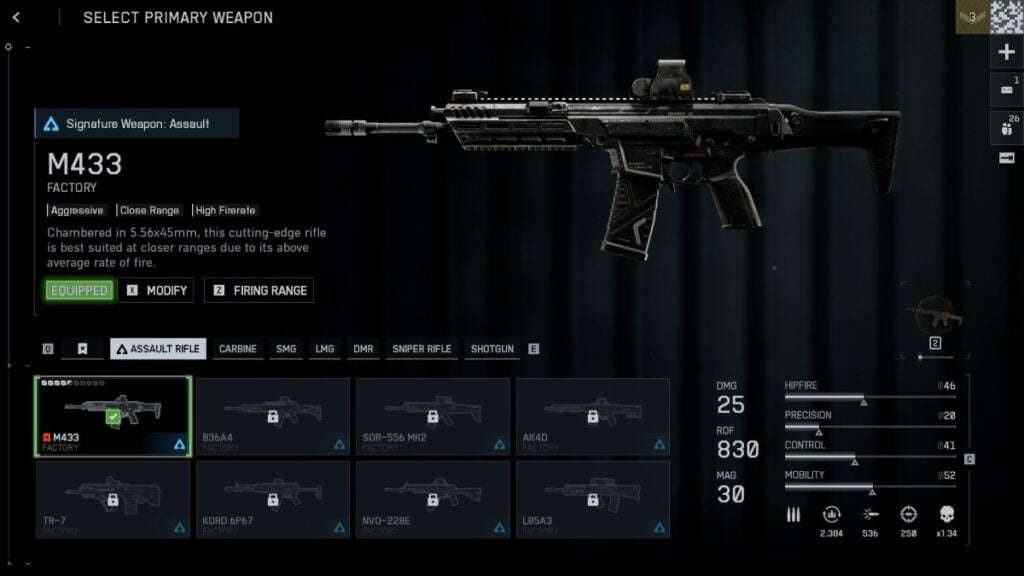Viewport: 1024px width, 576px height.
Task: Open the SMG weapon category
Action: coord(286,349)
